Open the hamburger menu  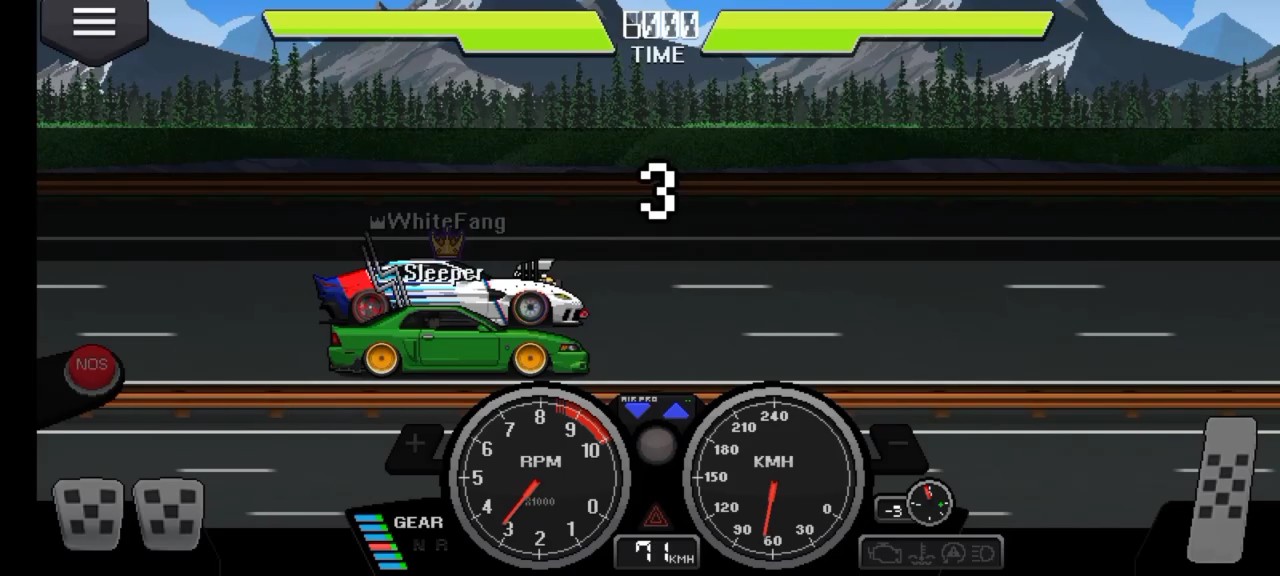coord(94,24)
